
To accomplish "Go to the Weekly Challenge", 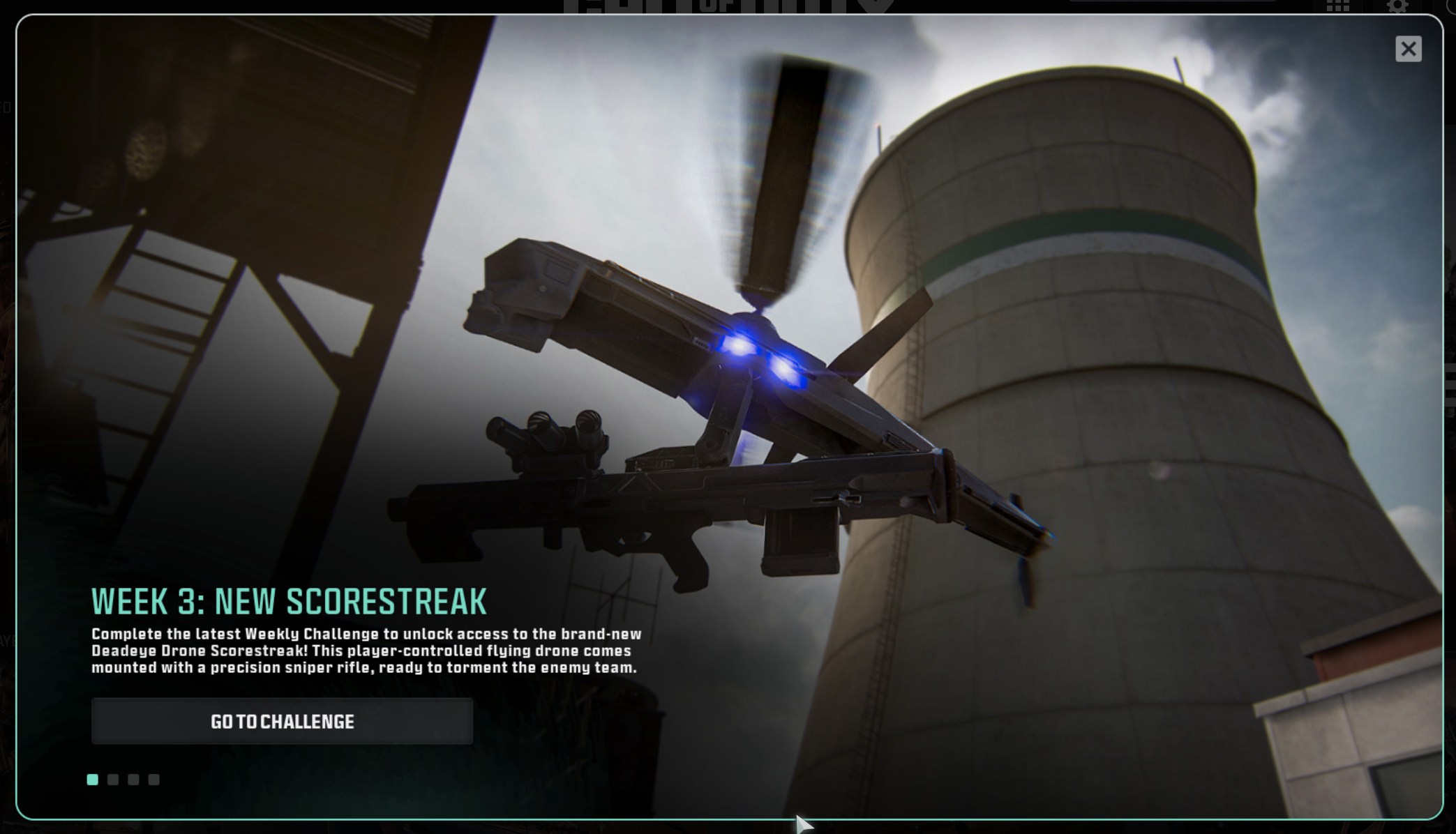I will [282, 721].
